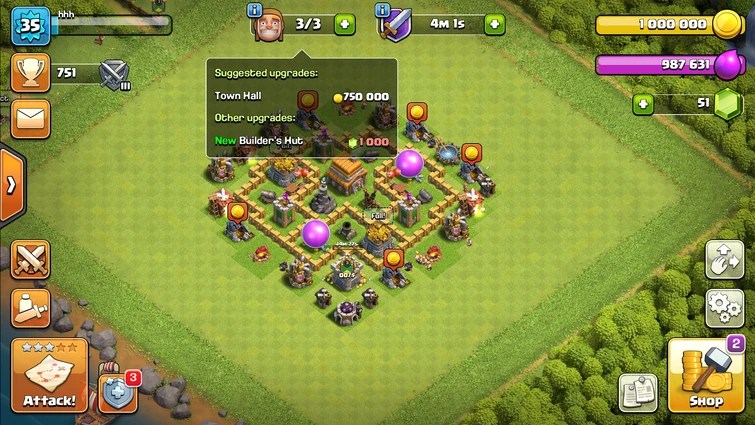755x425 pixels.
Task: Tap the level 35 experience badge
Action: 31,26
